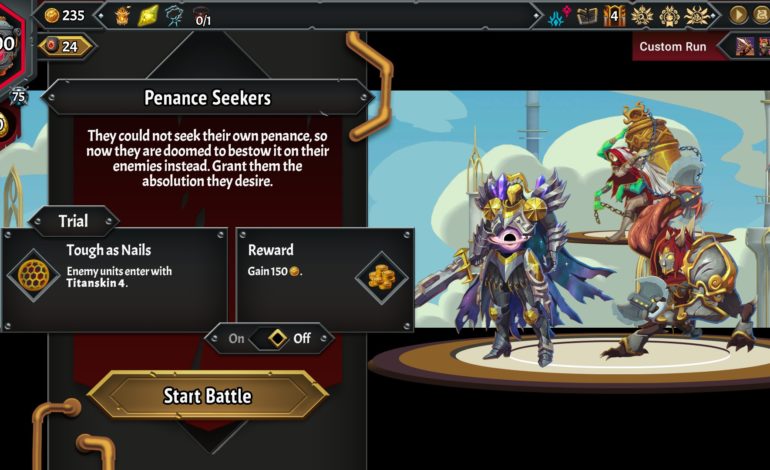Start the Penance Seekers battle
The height and width of the screenshot is (470, 770).
point(207,396)
